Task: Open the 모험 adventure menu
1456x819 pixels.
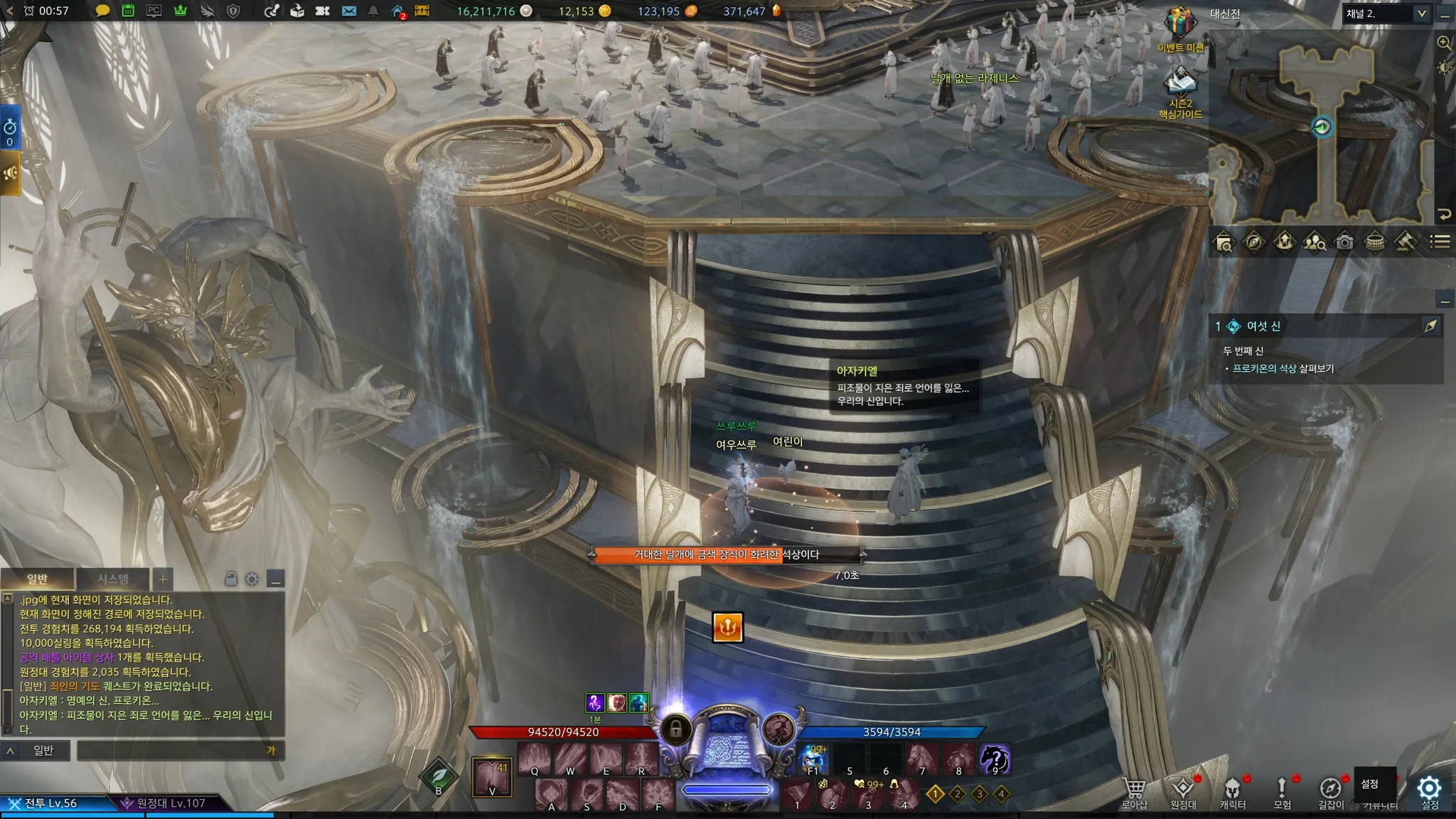Action: click(1282, 792)
